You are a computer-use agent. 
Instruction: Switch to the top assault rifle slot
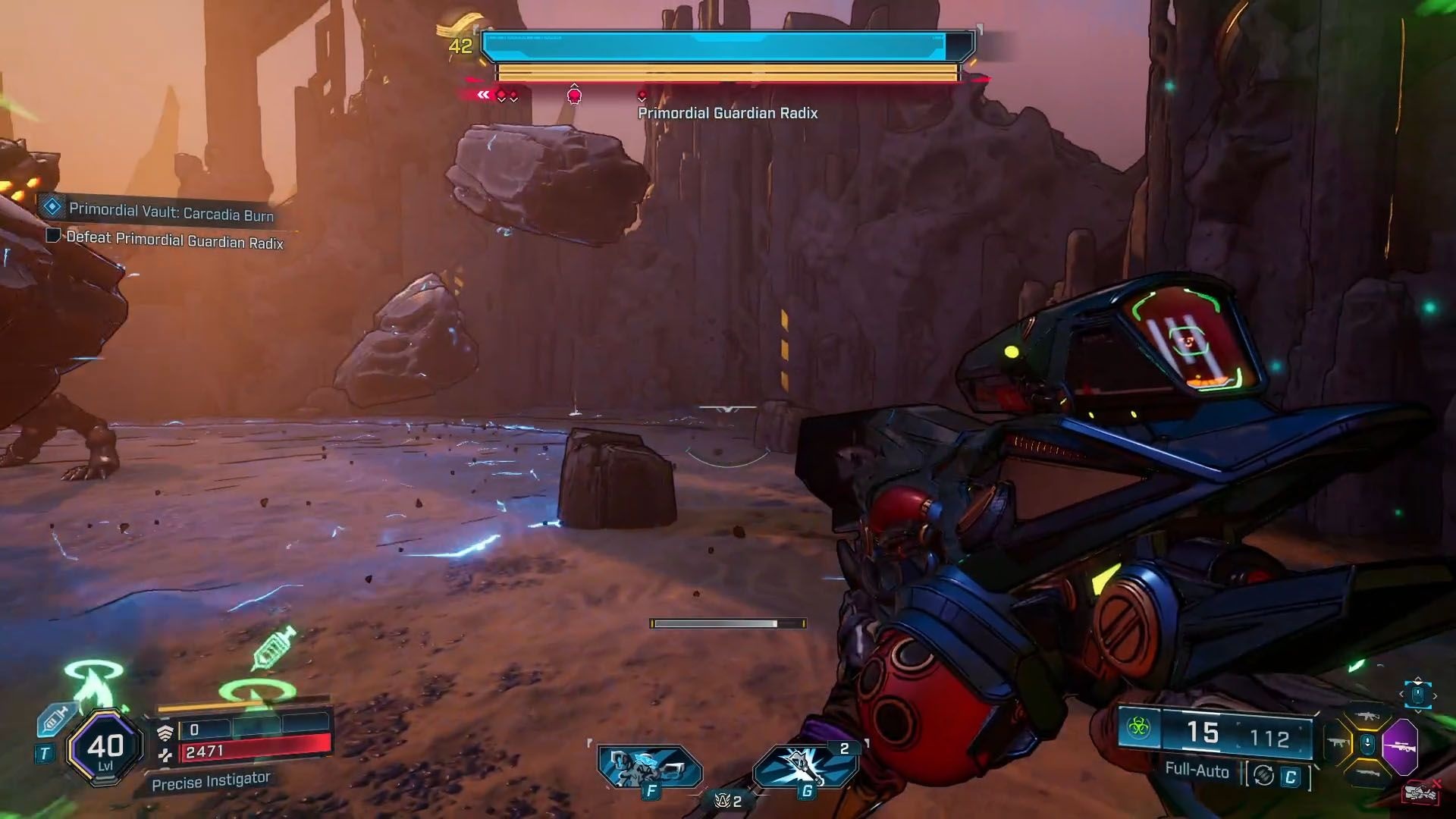click(1368, 716)
